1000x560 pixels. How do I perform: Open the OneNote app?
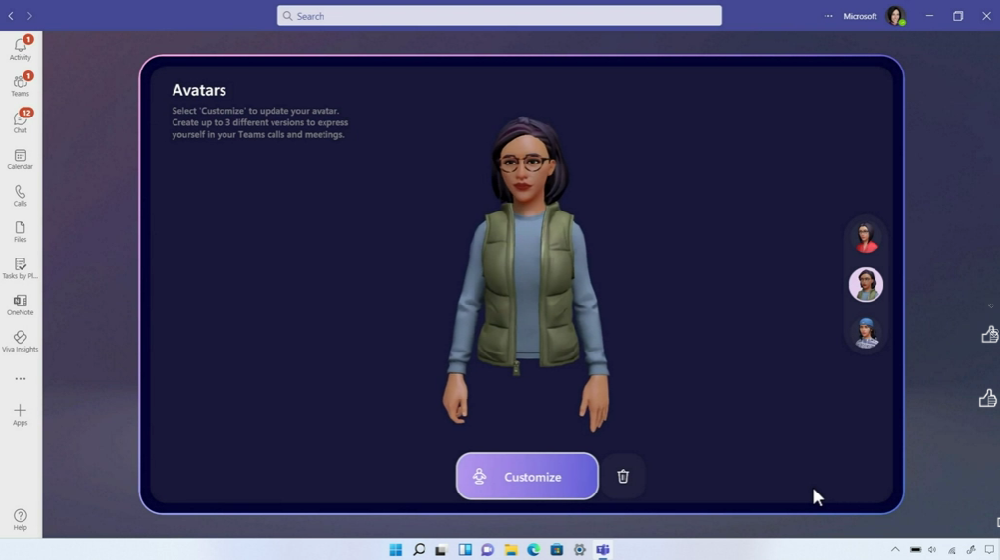(x=20, y=304)
